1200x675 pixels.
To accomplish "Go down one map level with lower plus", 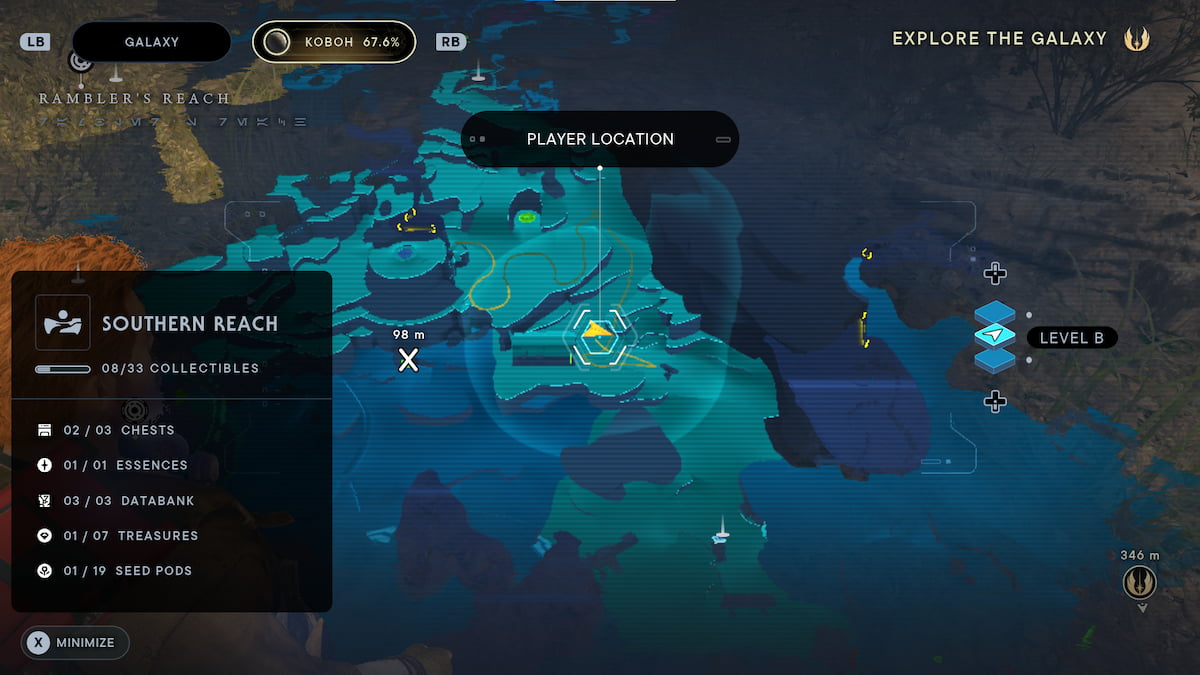I will 994,402.
